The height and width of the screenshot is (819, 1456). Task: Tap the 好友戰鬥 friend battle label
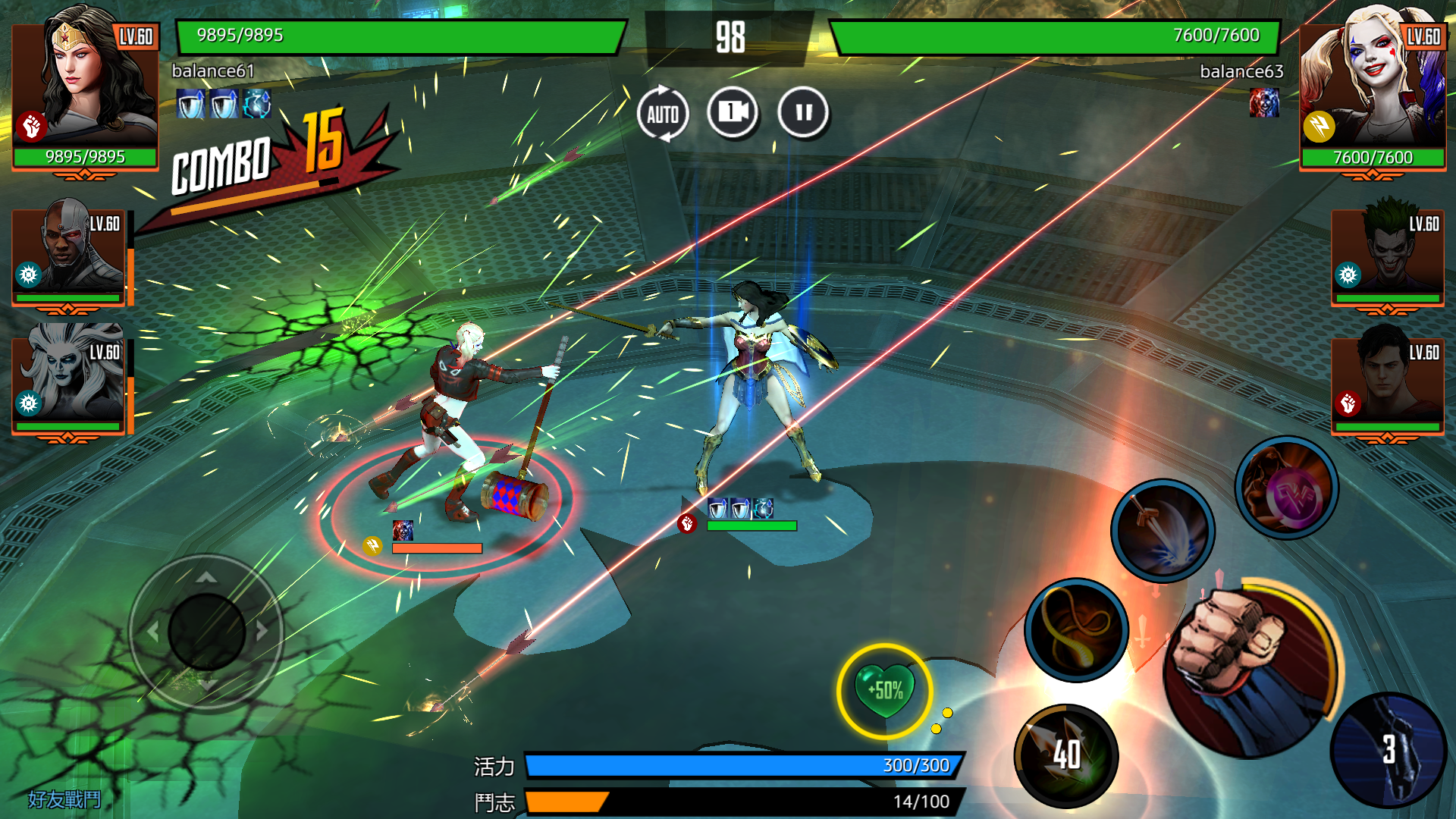(x=64, y=798)
